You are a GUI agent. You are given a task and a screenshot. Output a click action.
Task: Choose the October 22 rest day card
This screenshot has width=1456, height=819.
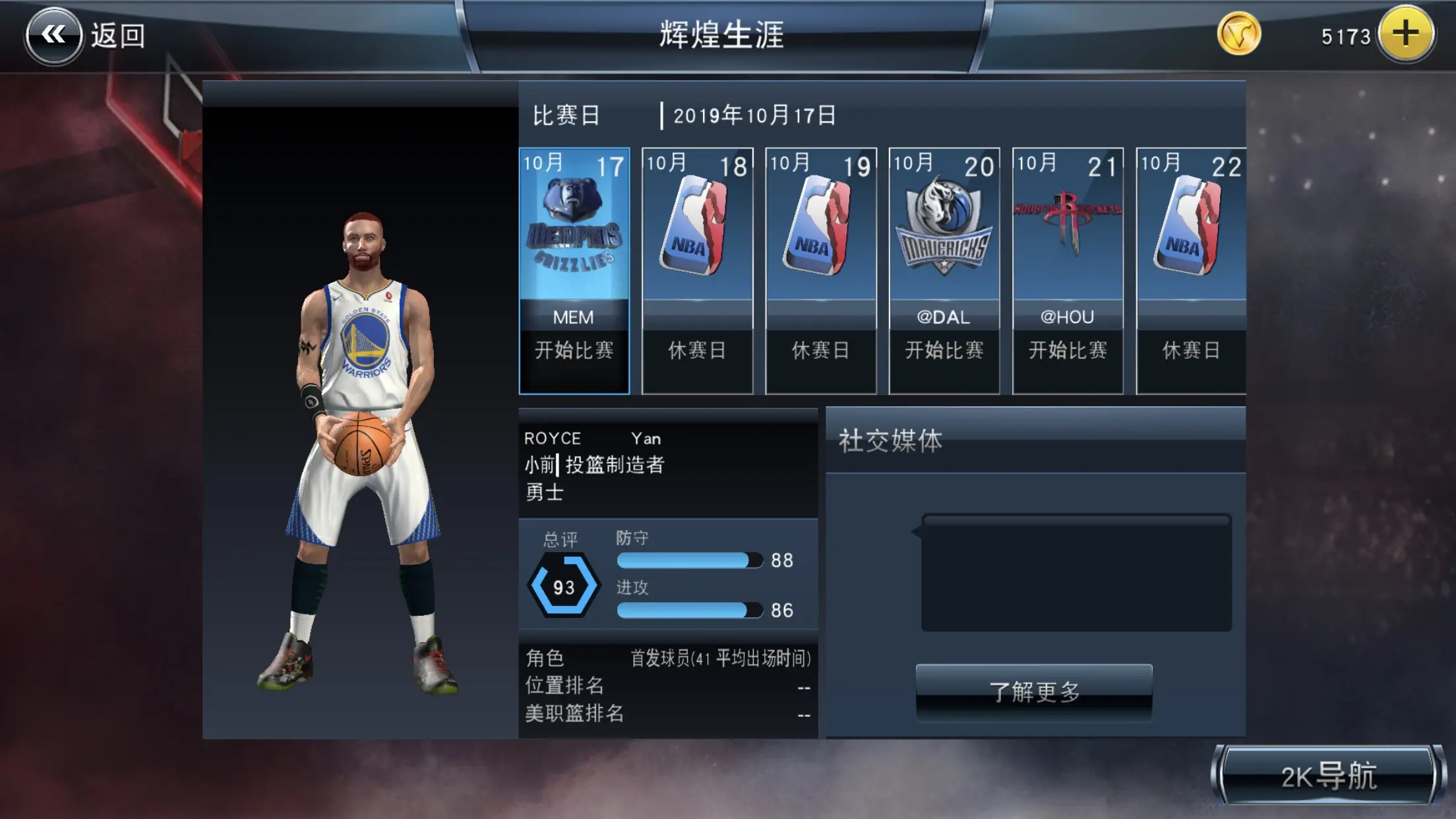point(1190,270)
